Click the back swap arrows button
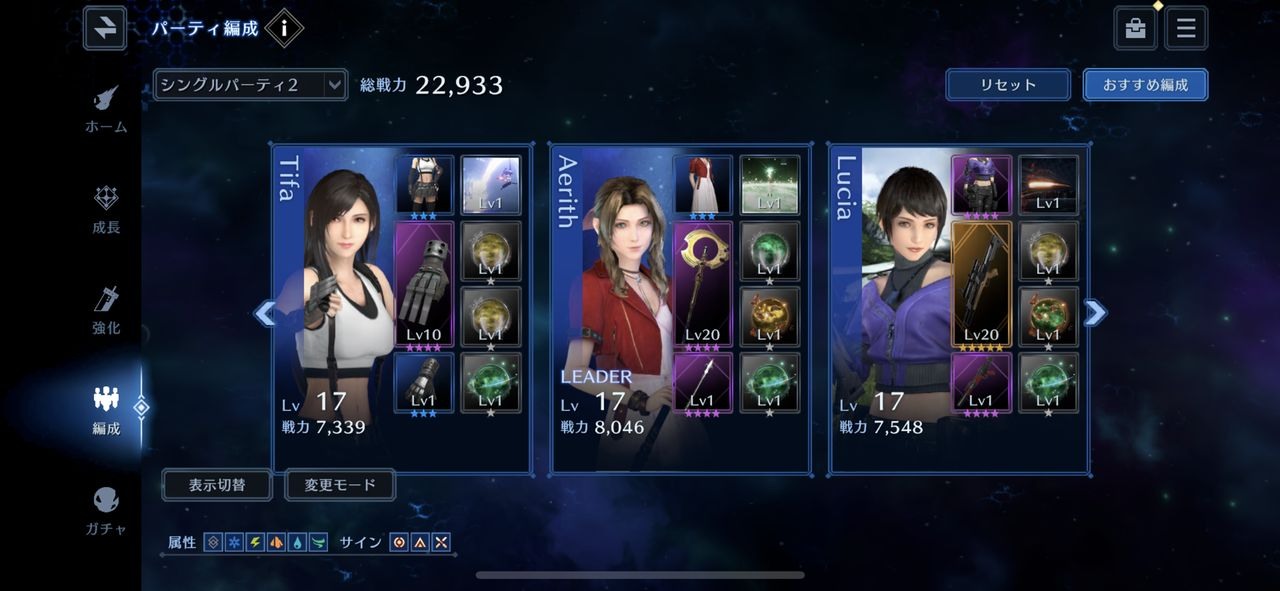Screen dimensions: 1280x591 pos(105,28)
